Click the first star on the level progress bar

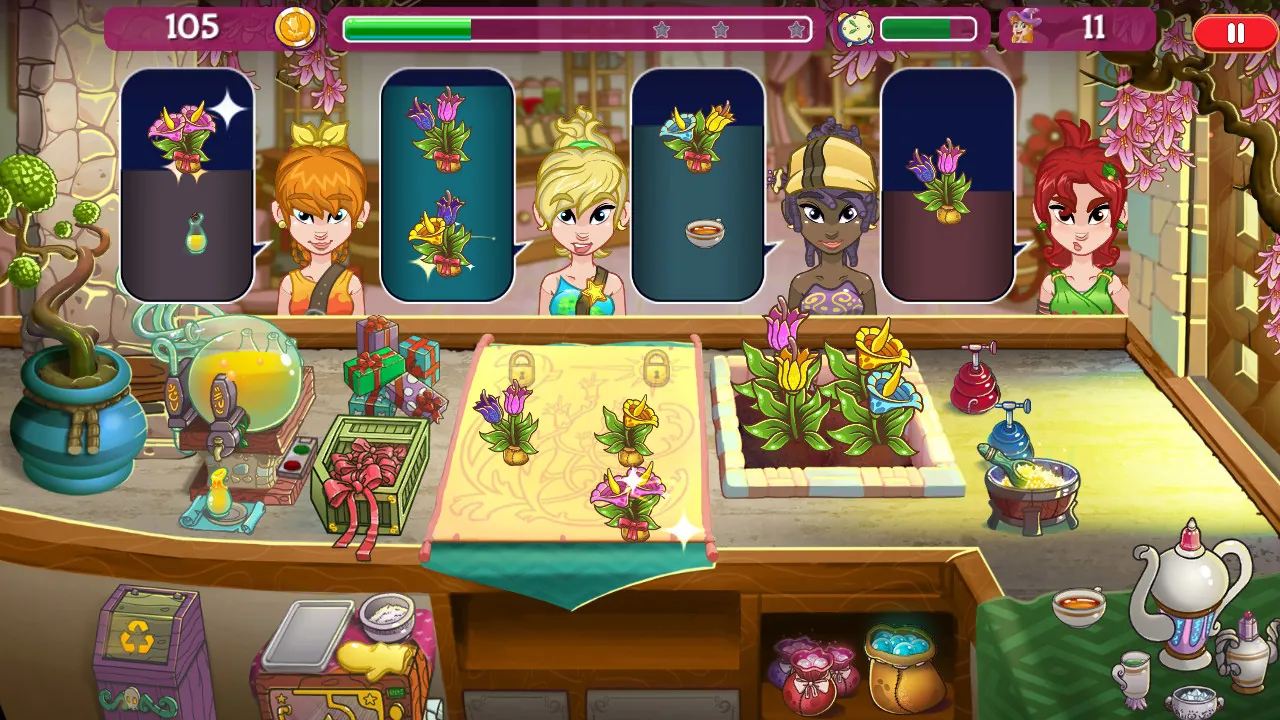click(x=660, y=28)
